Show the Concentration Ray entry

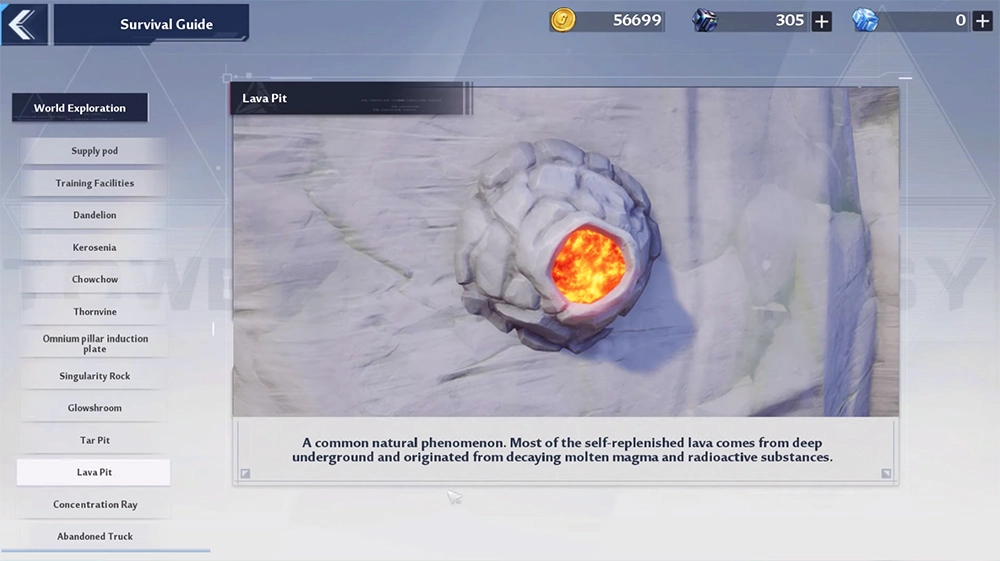coord(94,505)
